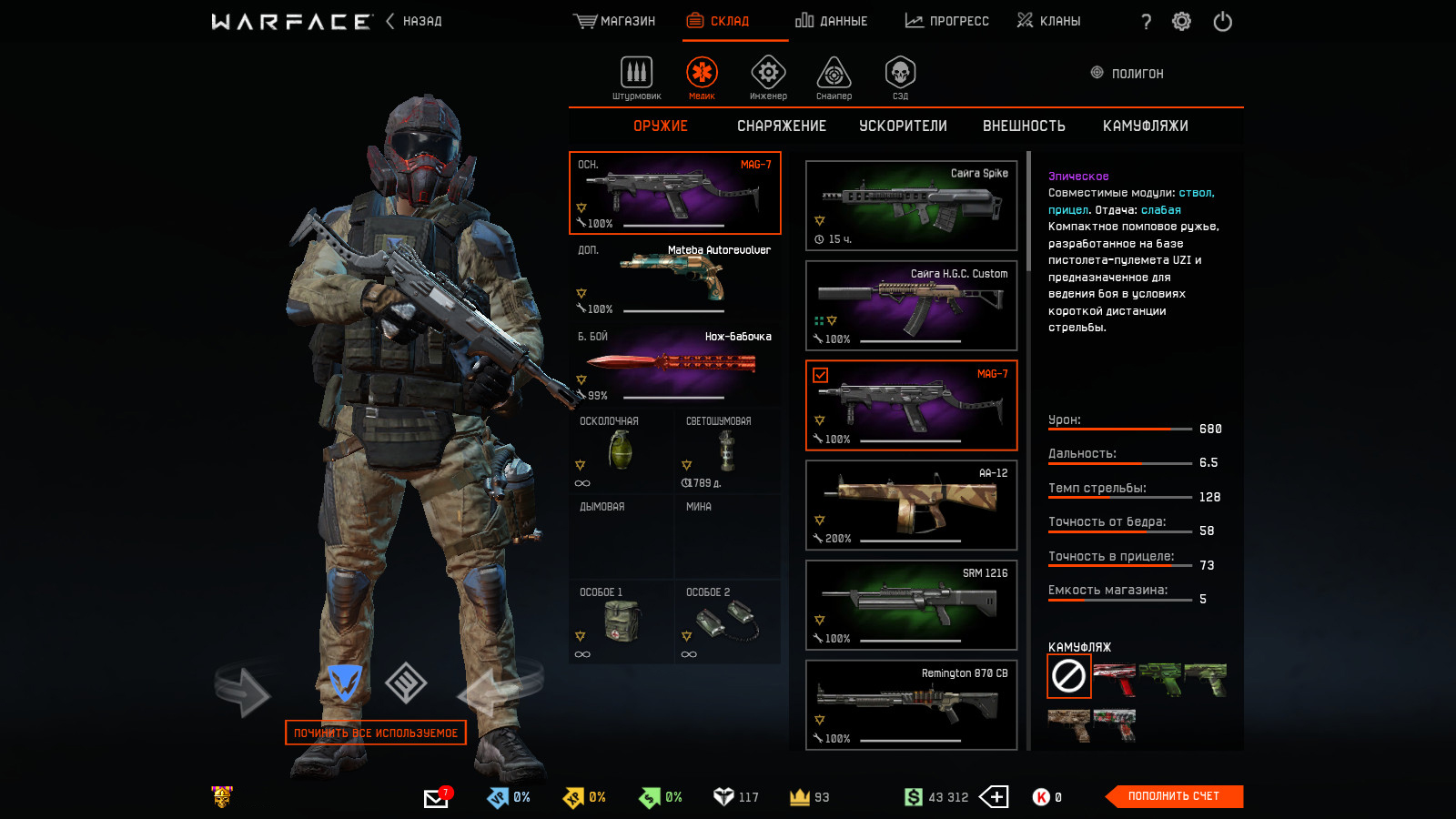
Task: Enter the ПОЛИГОН shooting range
Action: 1127,74
